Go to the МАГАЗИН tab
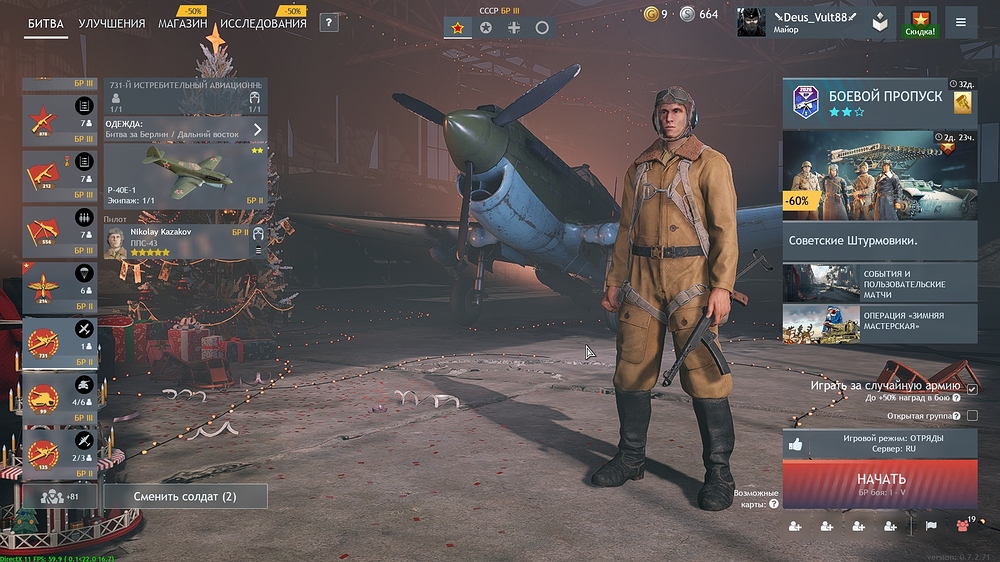This screenshot has height=562, width=1000. pos(182,23)
